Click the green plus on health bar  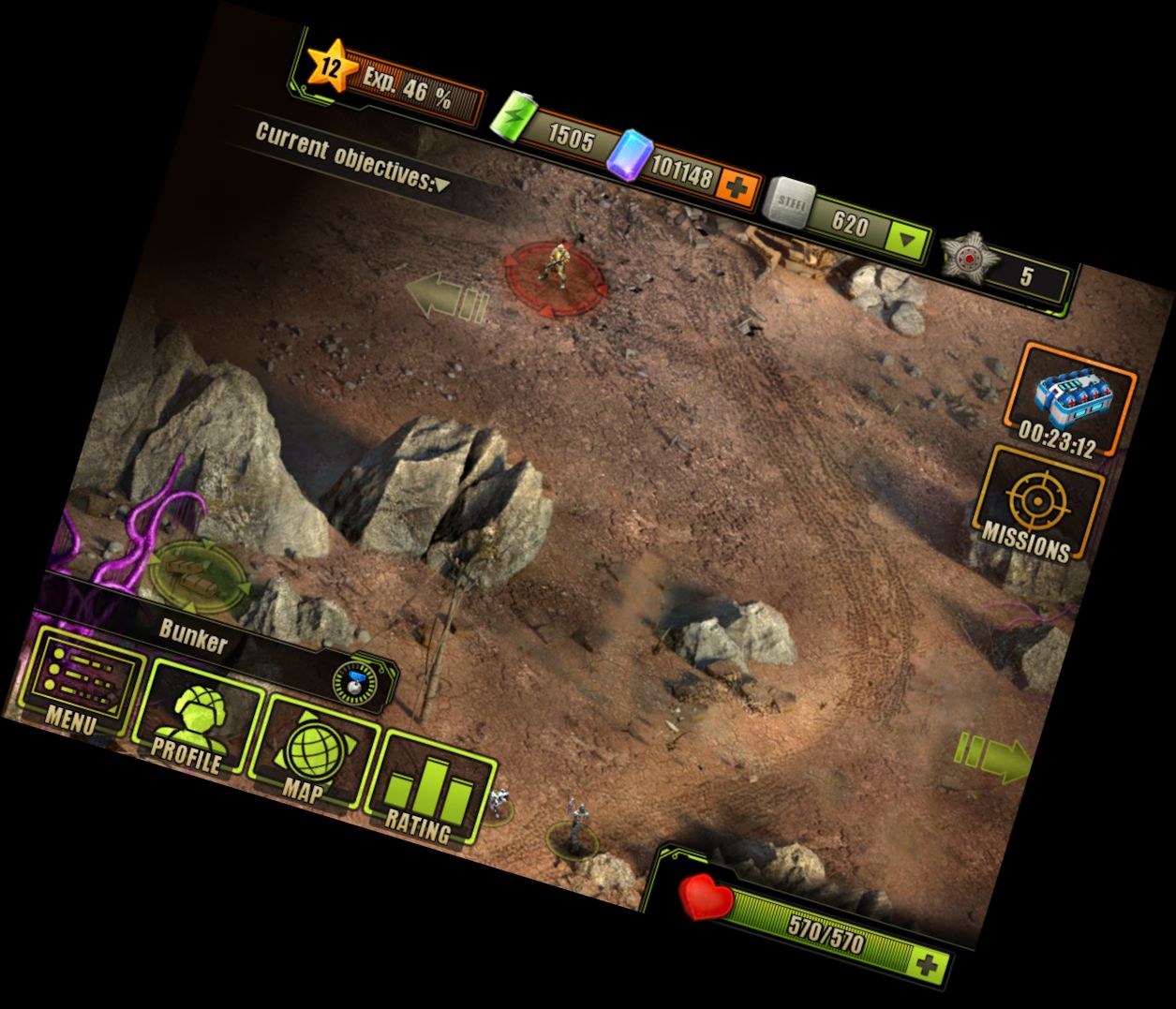[x=928, y=966]
